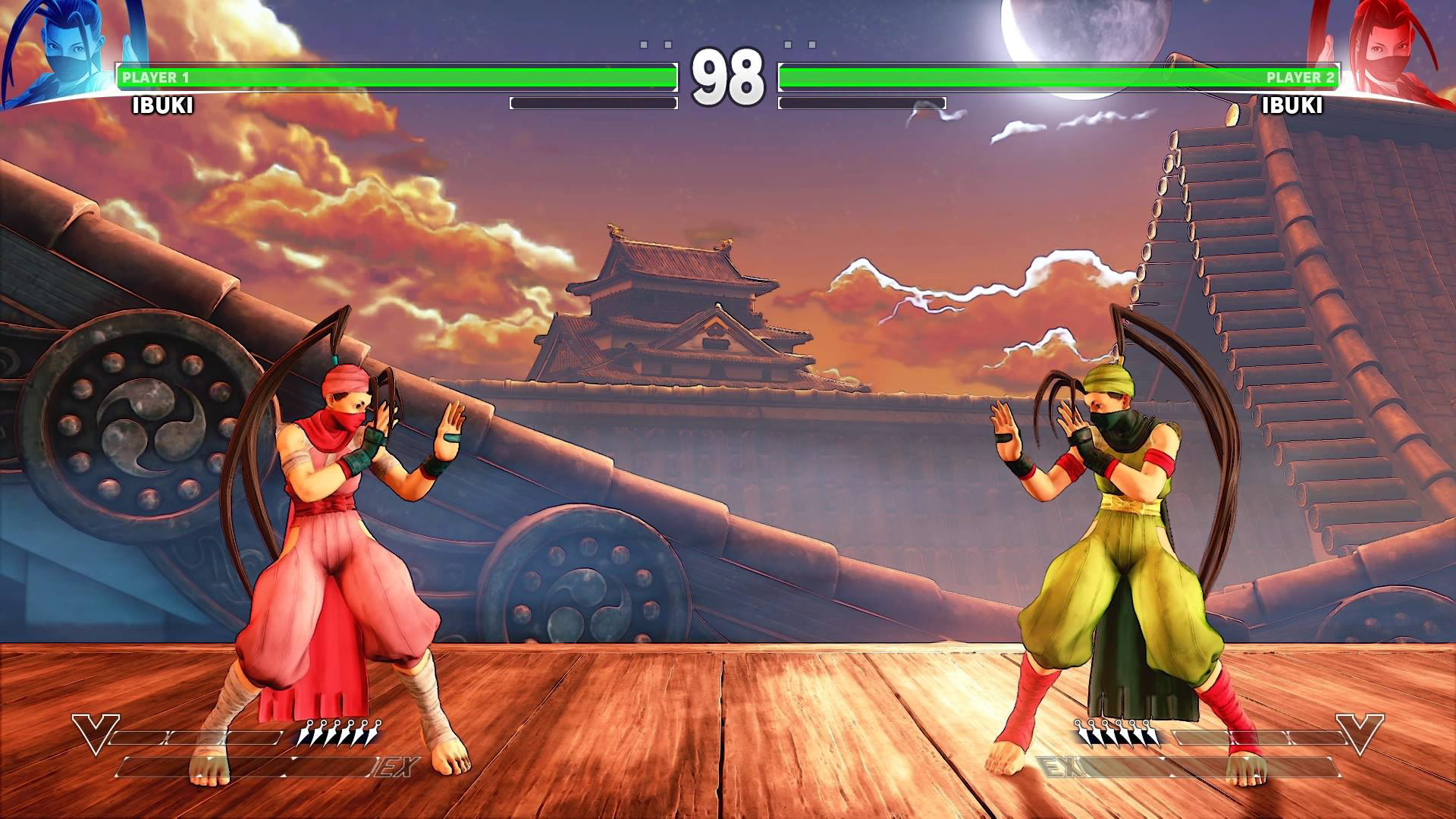Expand the stun bar under Player 1's name
The image size is (1456, 819).
pyautogui.click(x=595, y=102)
